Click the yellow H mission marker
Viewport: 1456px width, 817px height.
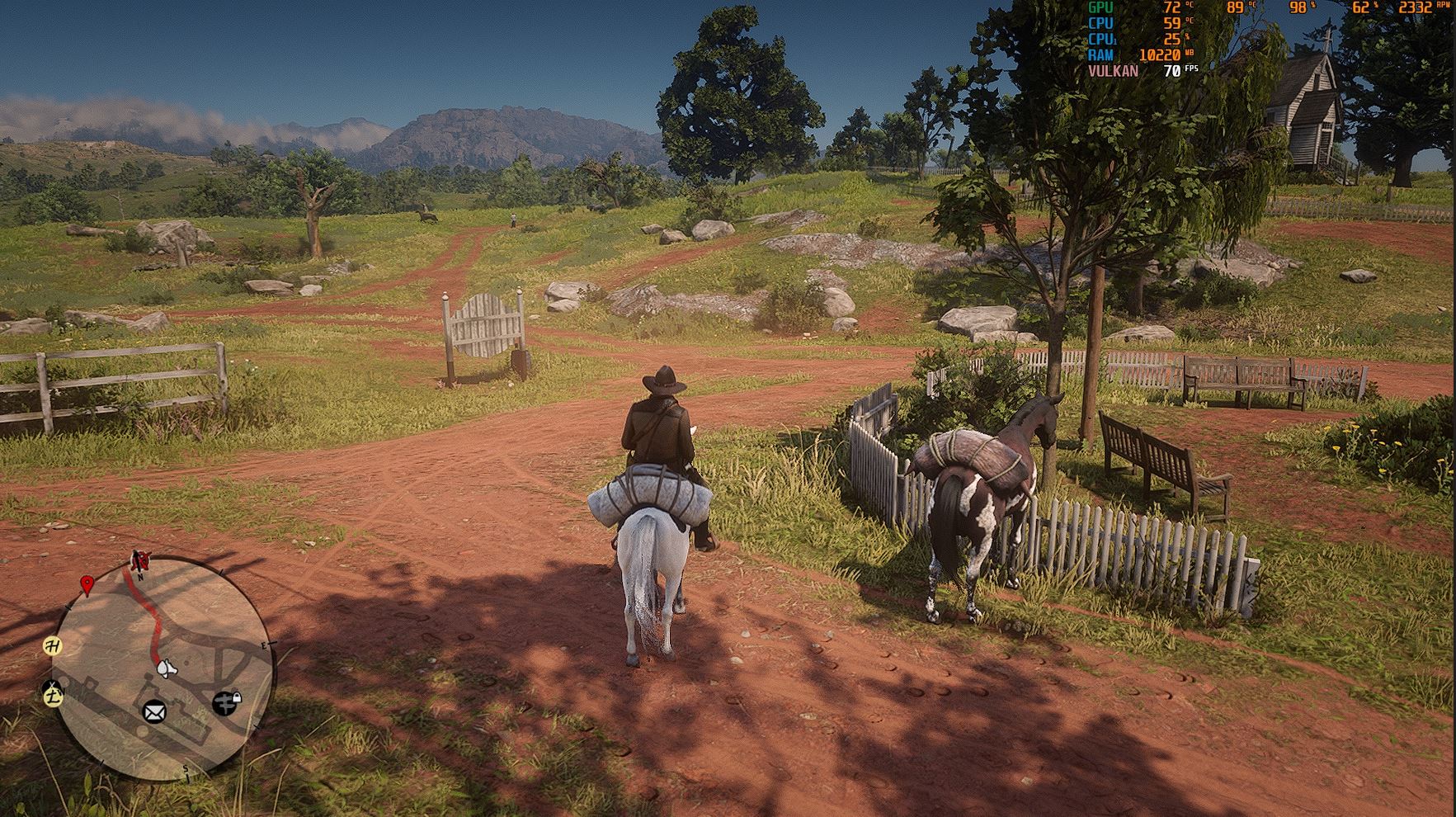[x=54, y=646]
